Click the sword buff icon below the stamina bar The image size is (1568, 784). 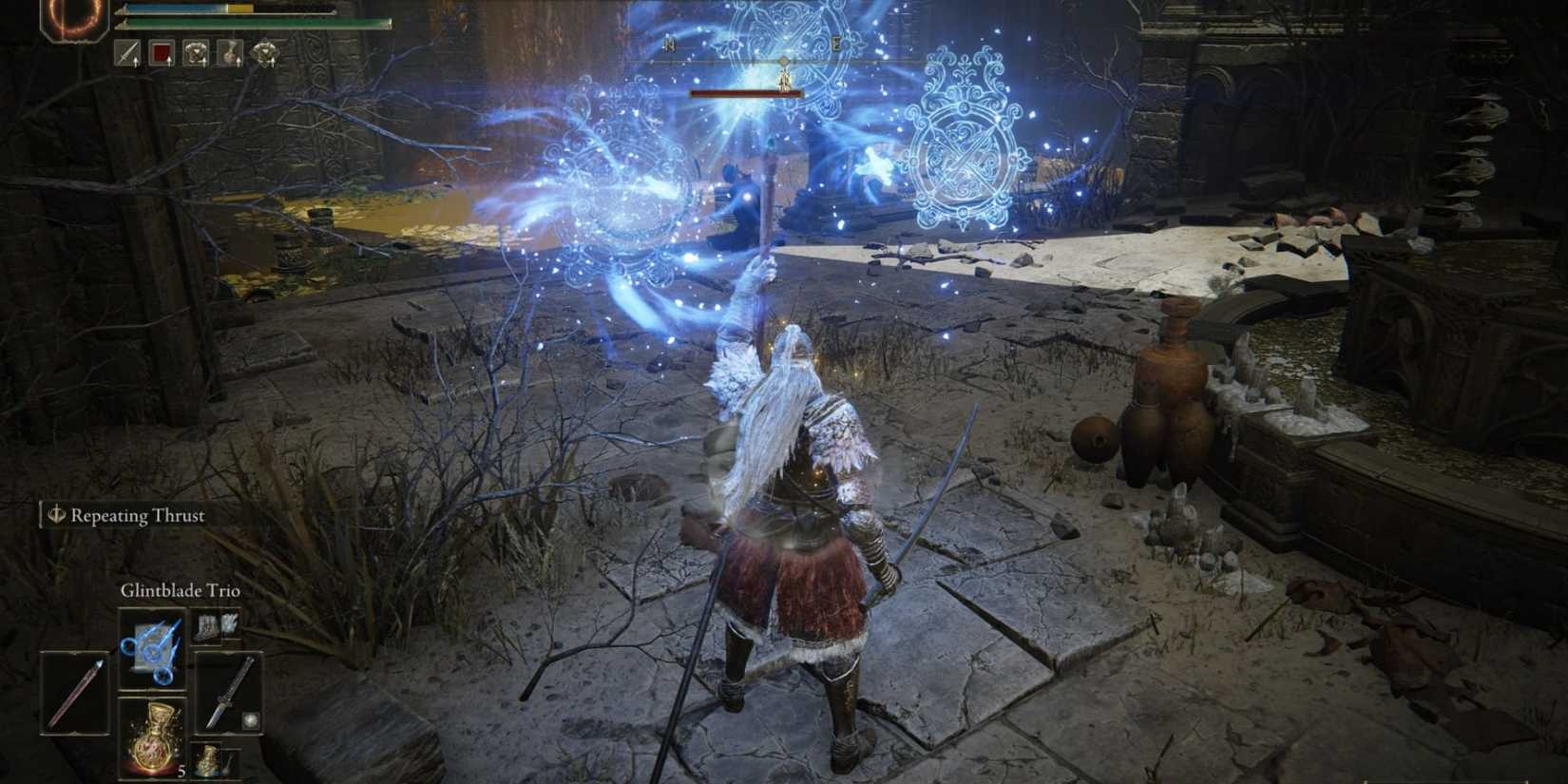127,53
